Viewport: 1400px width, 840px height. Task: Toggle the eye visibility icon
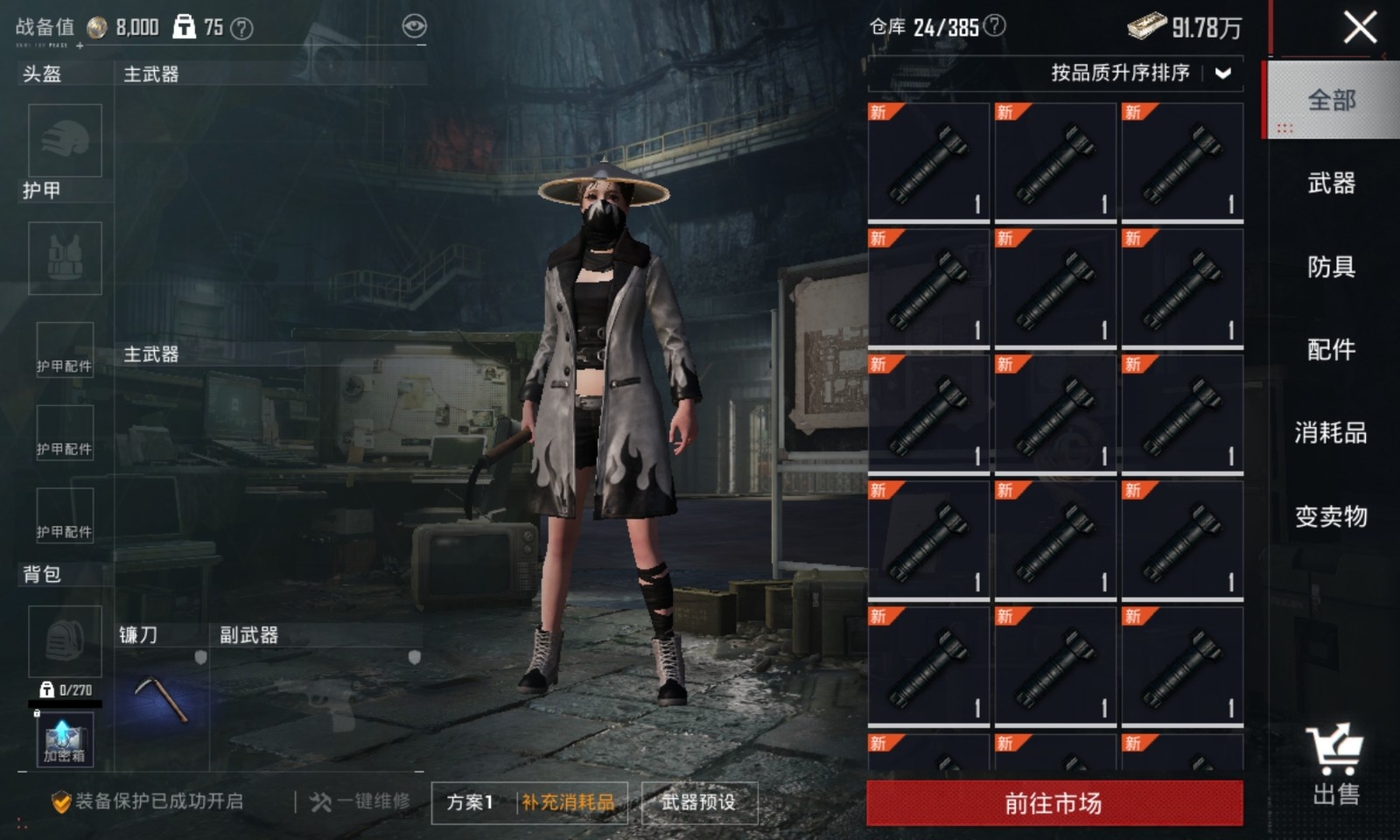(414, 26)
